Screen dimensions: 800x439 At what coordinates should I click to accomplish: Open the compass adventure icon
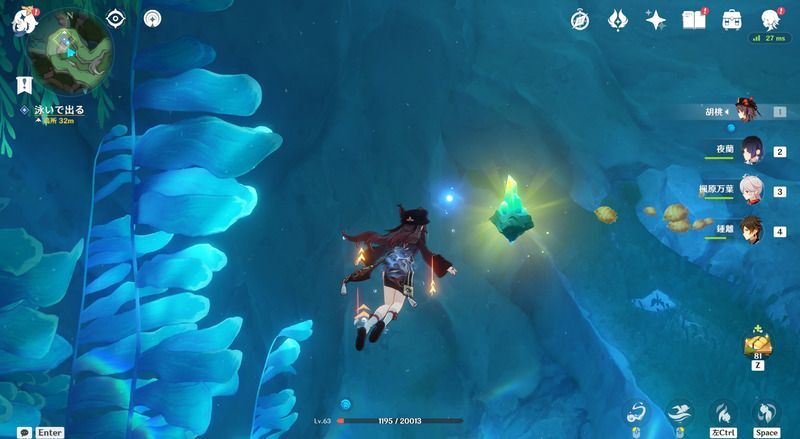coord(581,20)
